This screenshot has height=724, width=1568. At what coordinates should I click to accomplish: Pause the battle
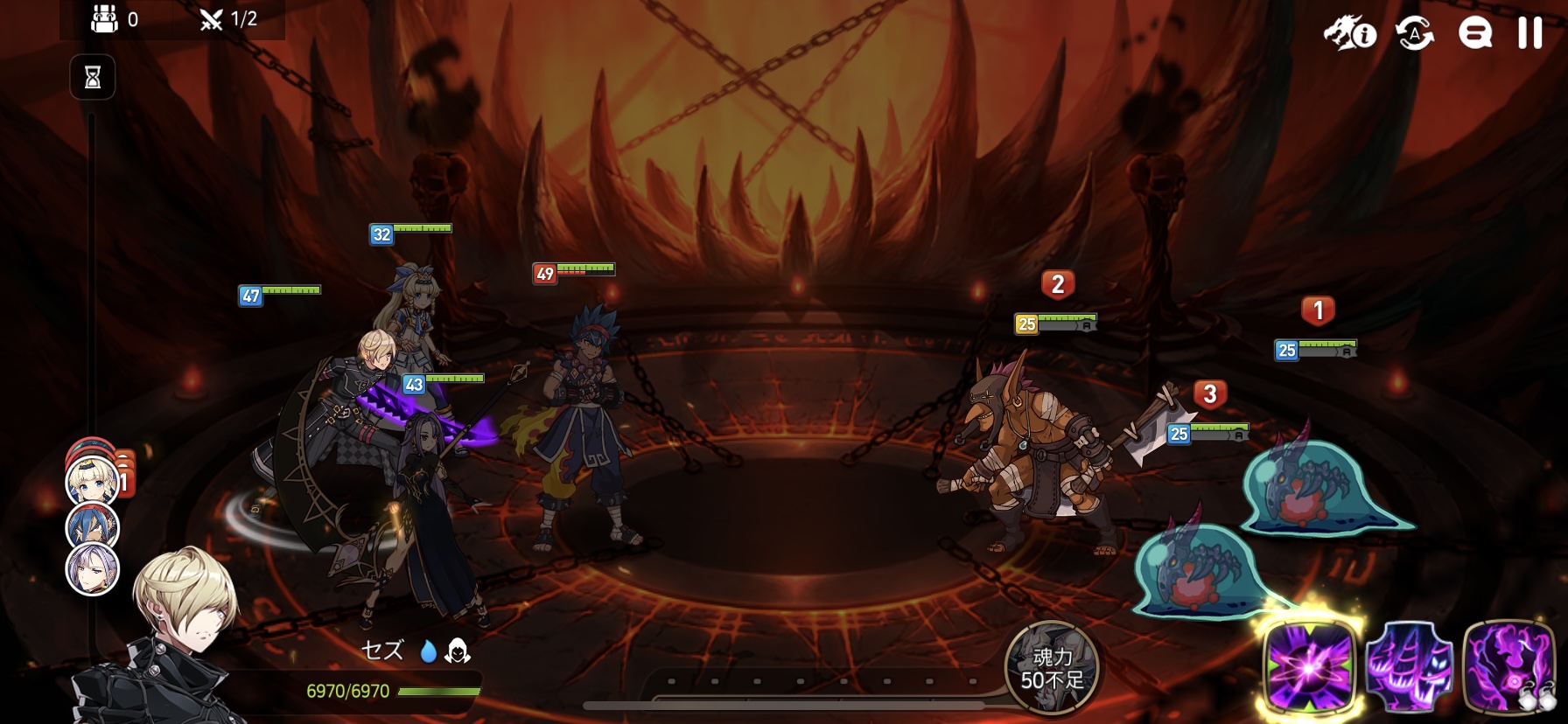tap(1529, 33)
